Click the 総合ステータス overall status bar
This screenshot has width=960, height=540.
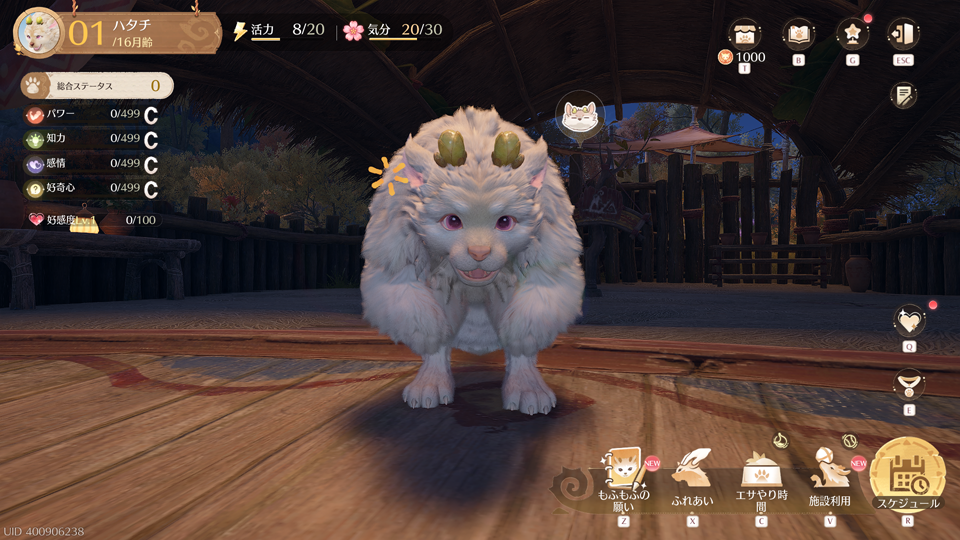coord(96,86)
